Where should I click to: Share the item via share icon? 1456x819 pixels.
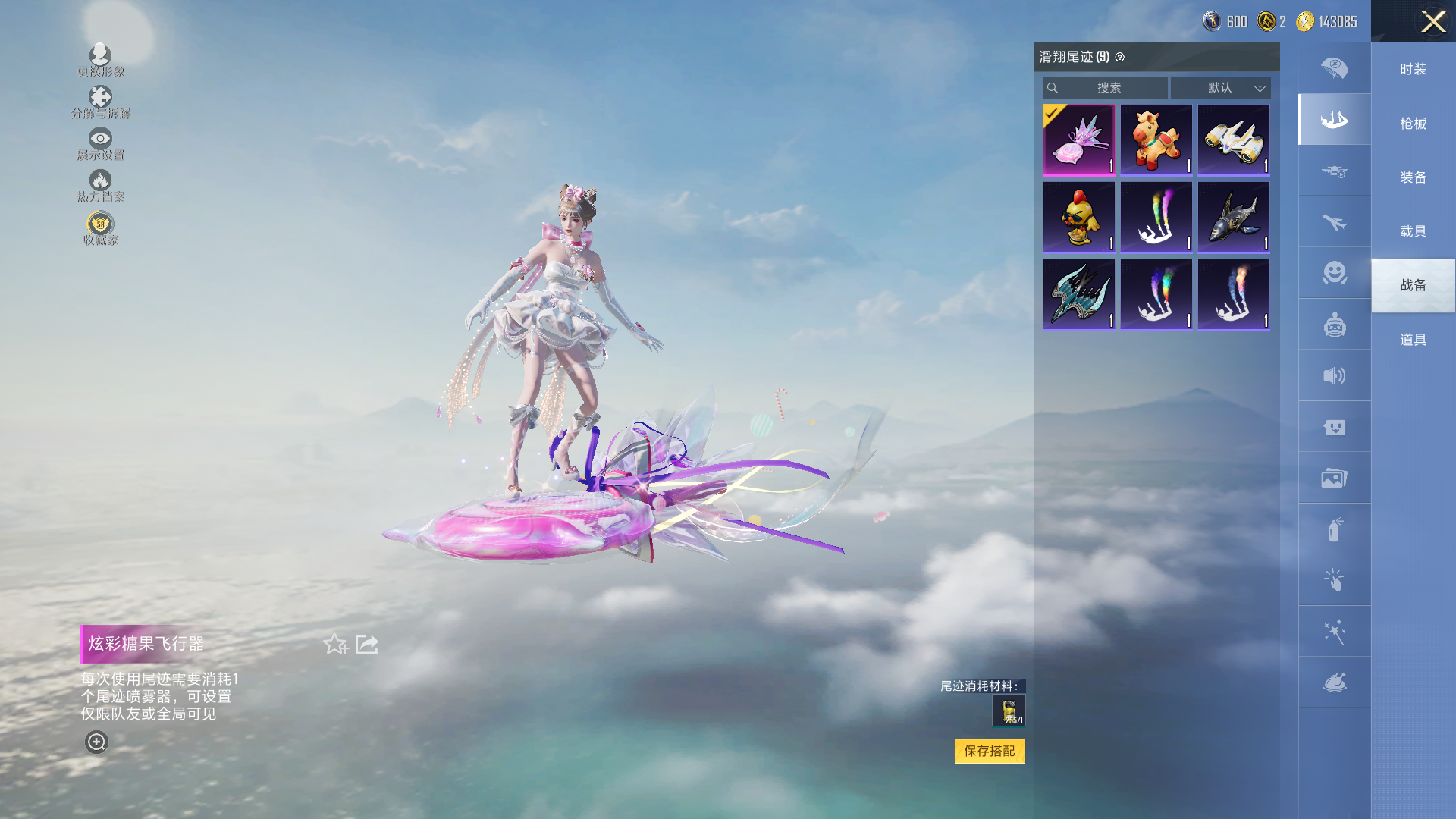[x=367, y=645]
